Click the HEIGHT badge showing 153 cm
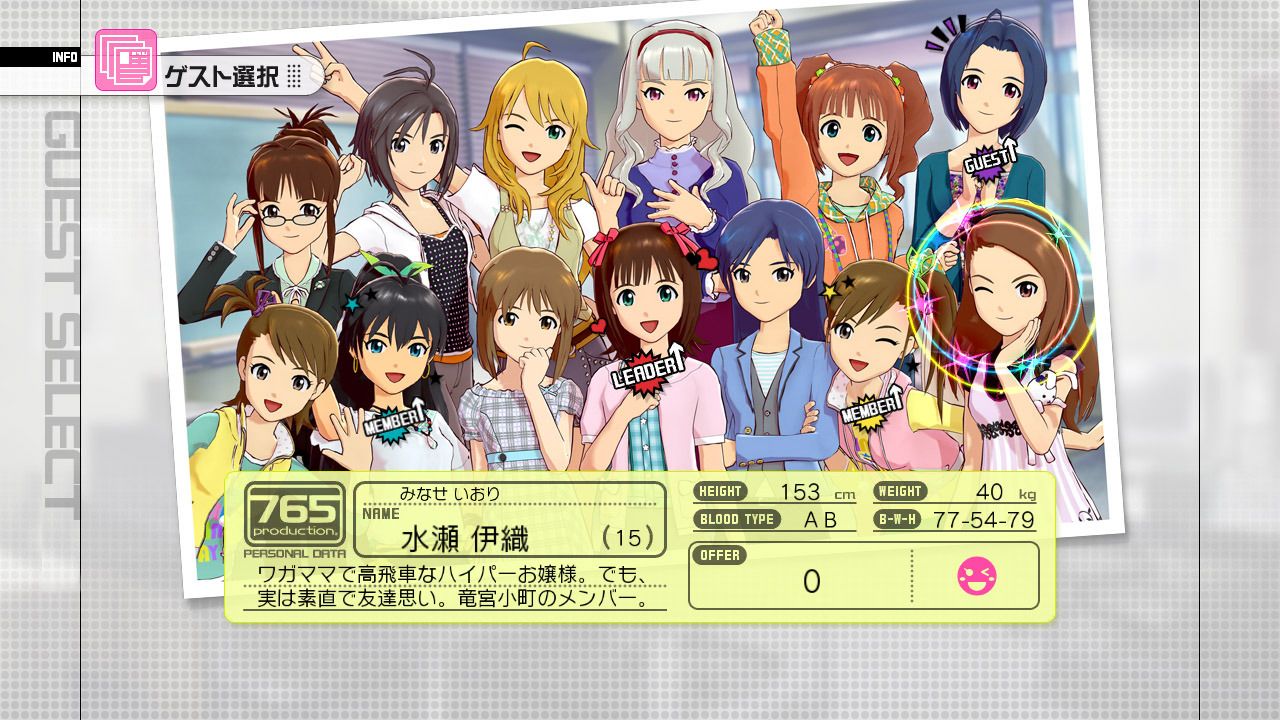The image size is (1280, 720). 722,492
